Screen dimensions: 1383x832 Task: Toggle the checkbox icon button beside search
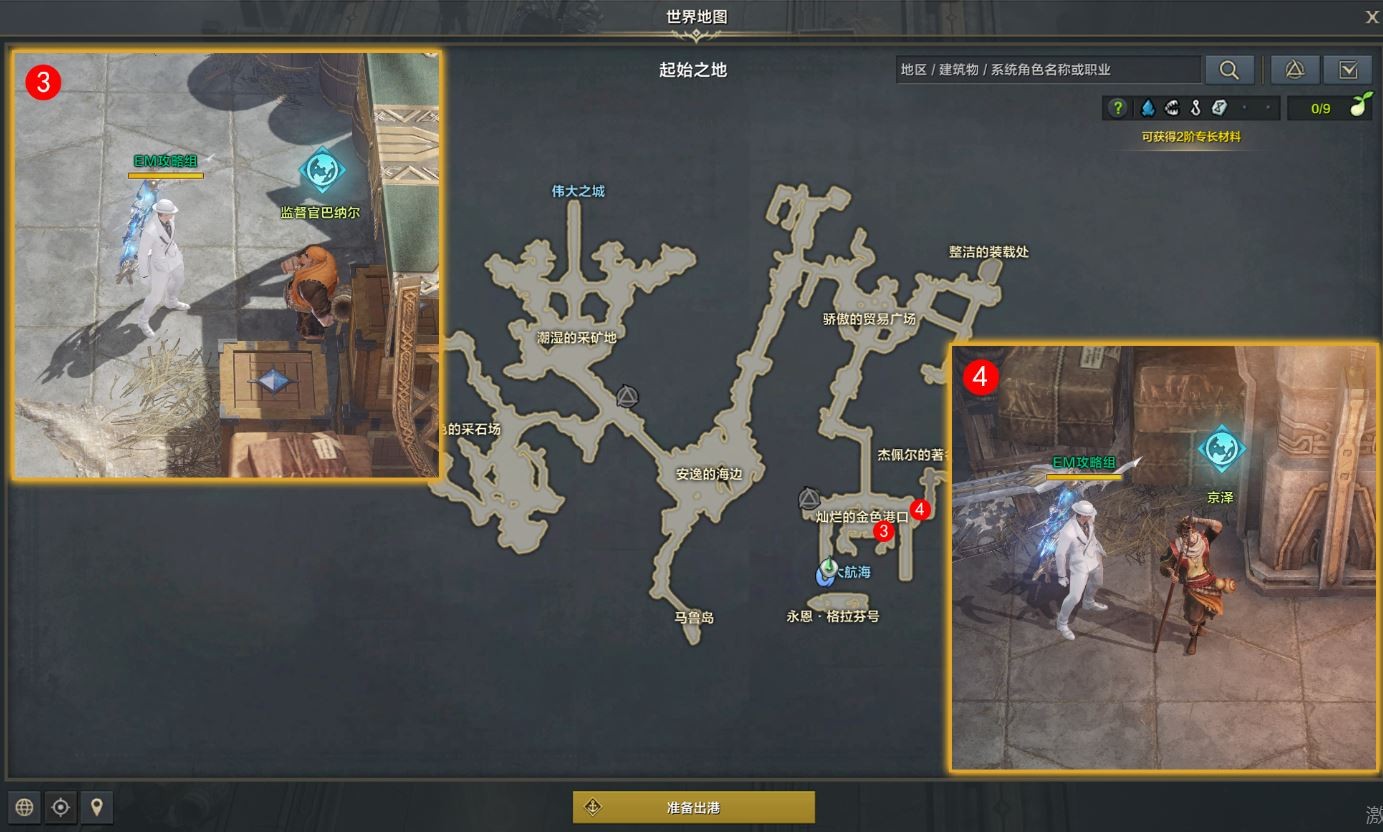pyautogui.click(x=1347, y=69)
